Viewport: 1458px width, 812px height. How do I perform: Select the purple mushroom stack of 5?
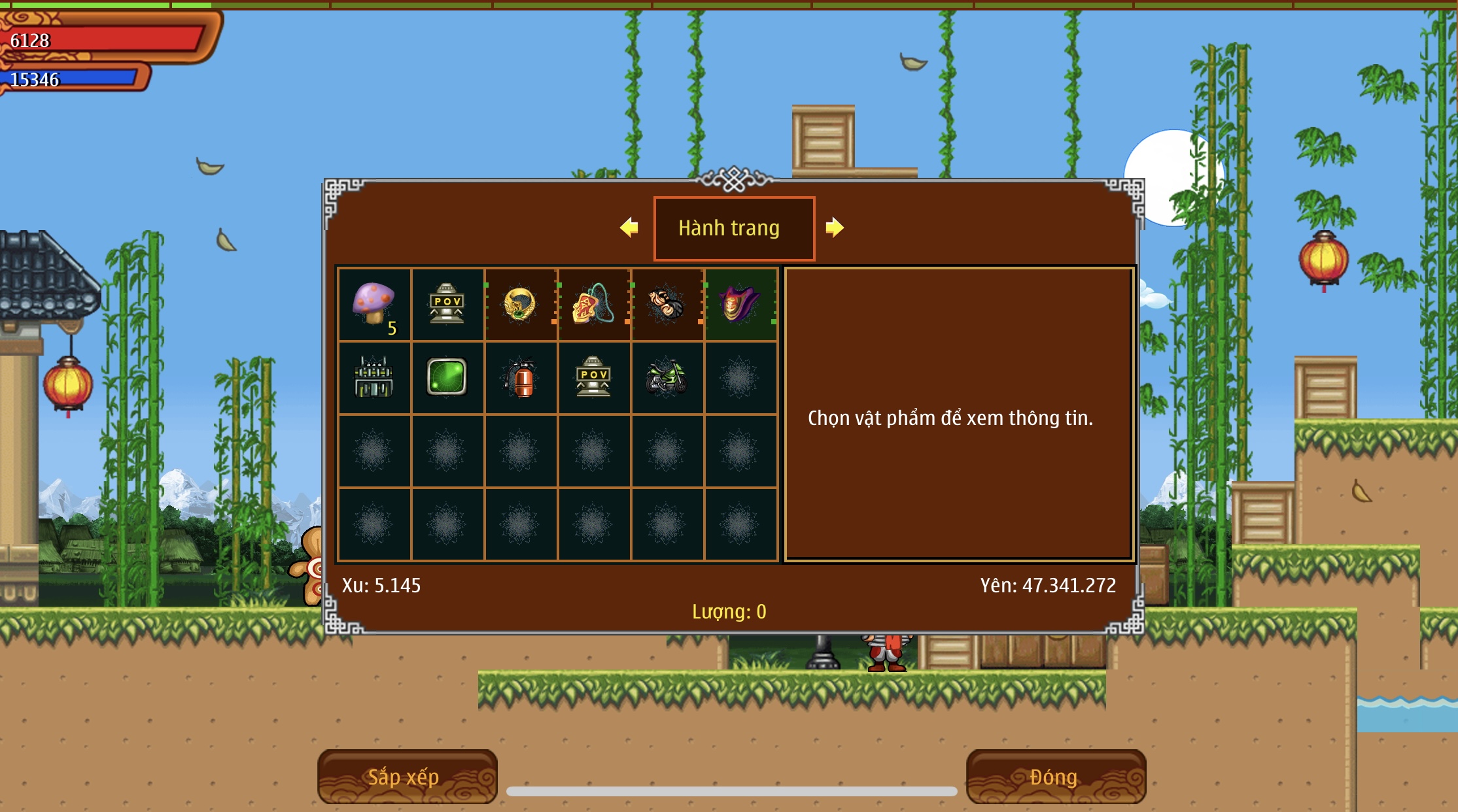tap(374, 305)
